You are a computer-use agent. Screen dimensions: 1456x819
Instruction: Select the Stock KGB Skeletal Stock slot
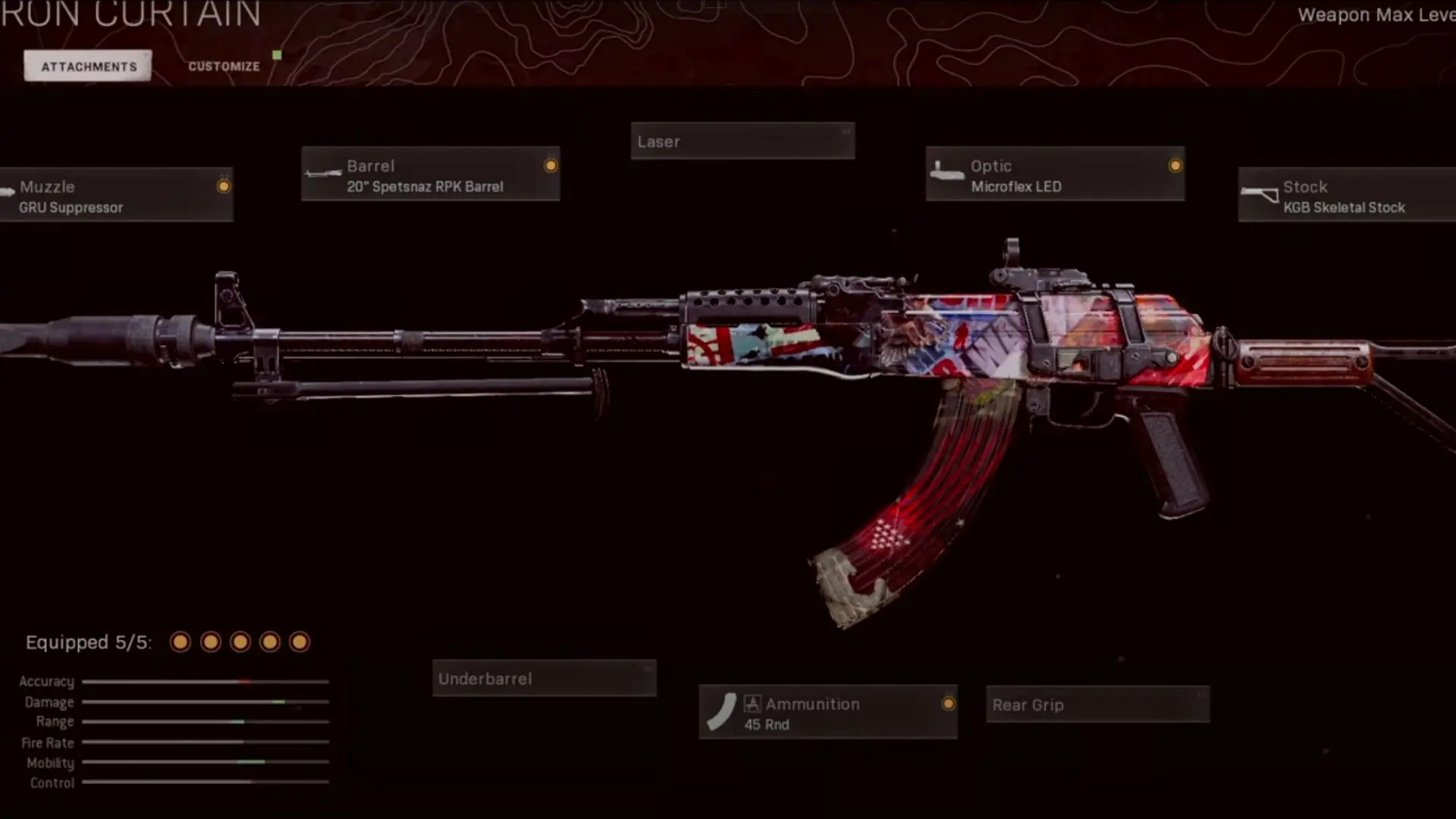pos(1346,196)
